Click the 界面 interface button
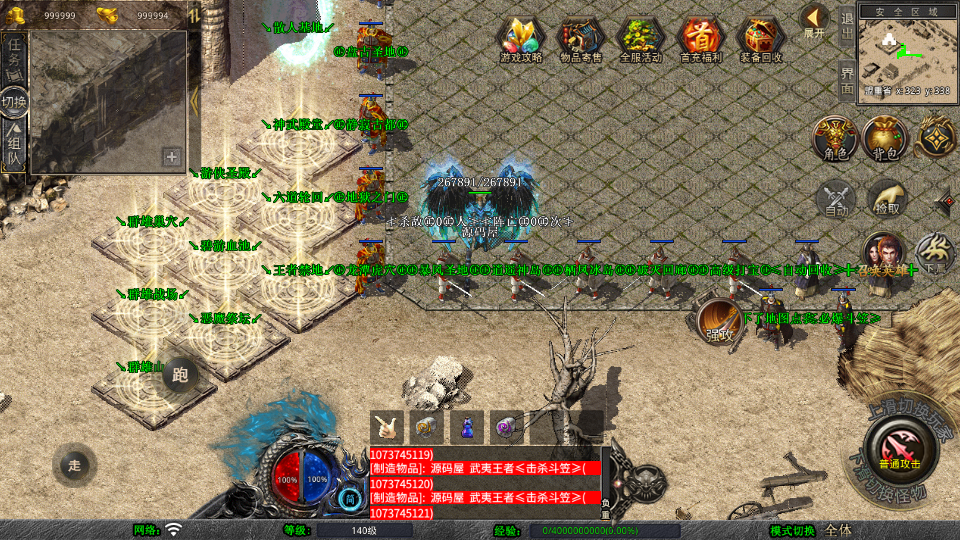Viewport: 960px width, 540px height. click(847, 80)
